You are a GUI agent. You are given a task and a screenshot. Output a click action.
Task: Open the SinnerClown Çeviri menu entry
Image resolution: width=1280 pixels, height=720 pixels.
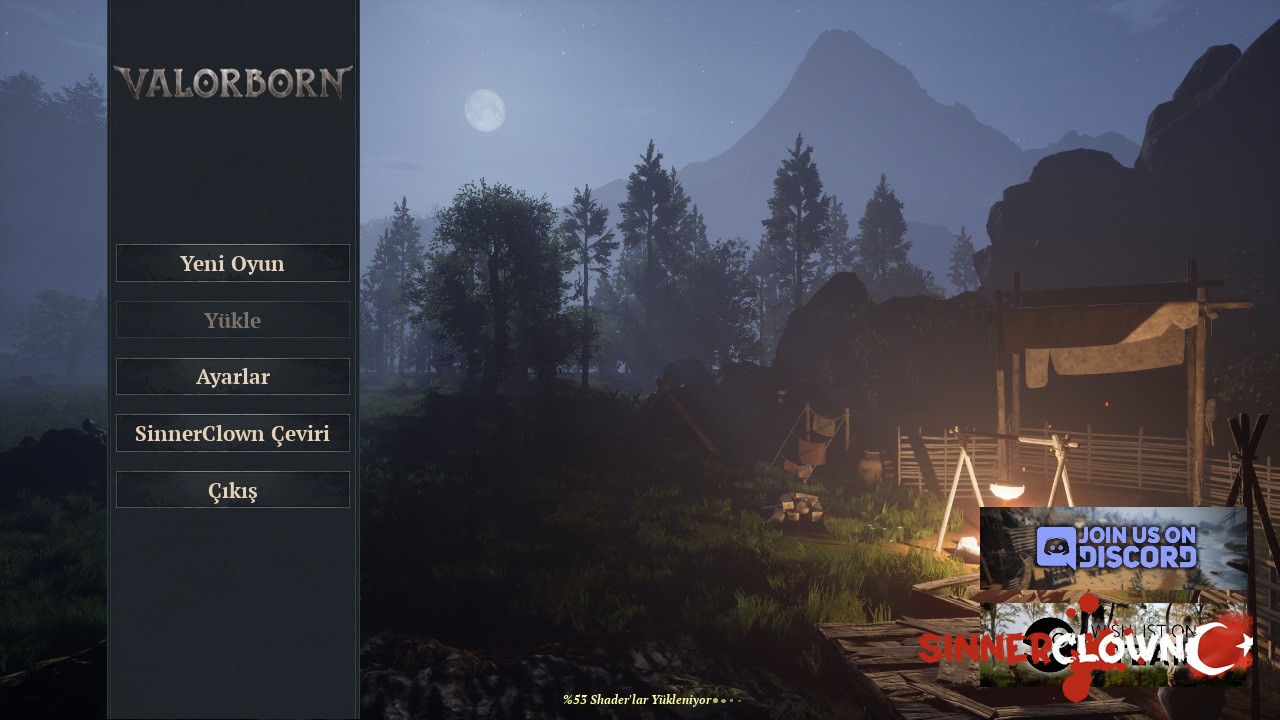(232, 433)
